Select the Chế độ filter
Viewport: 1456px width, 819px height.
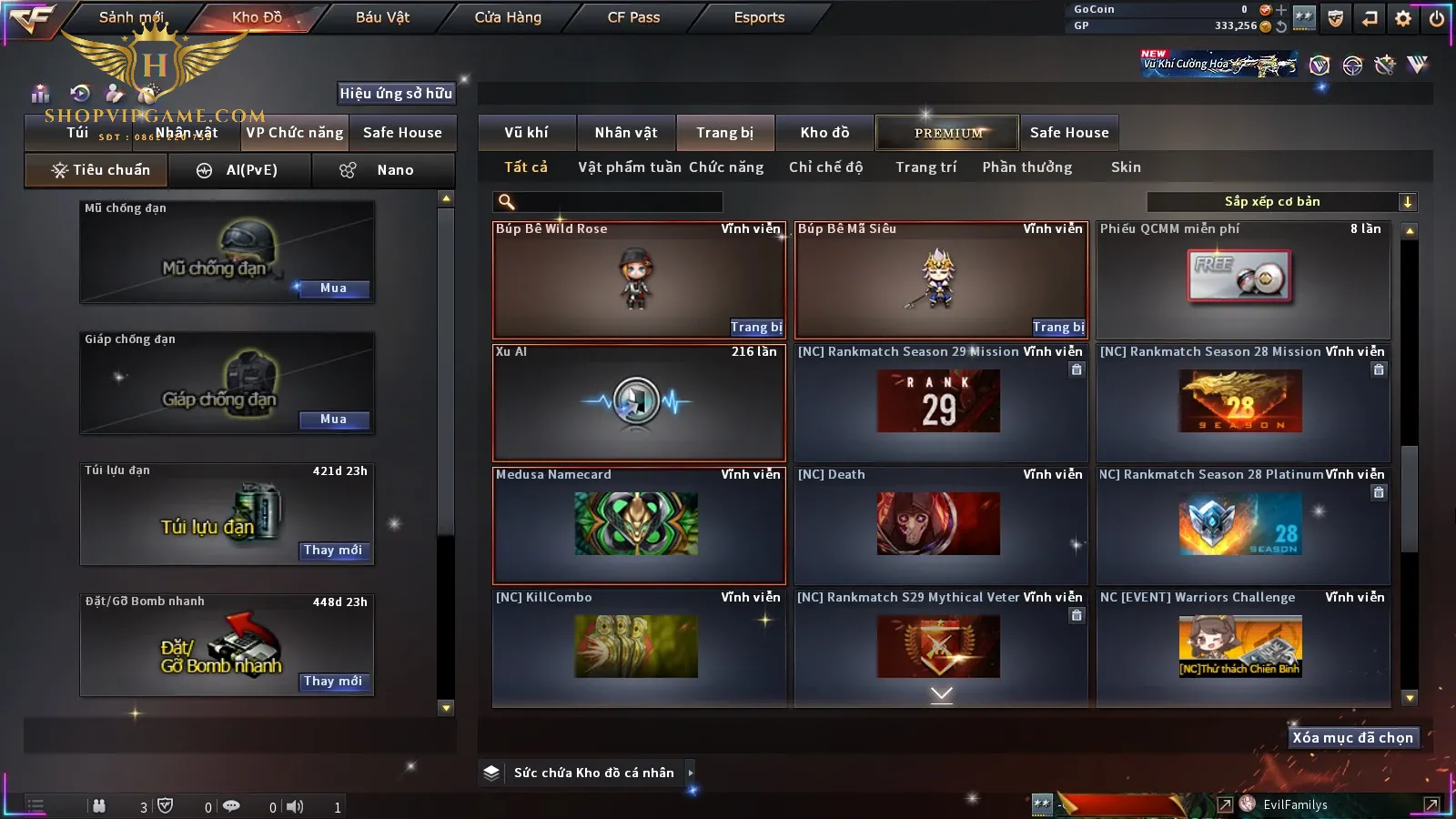[x=825, y=167]
